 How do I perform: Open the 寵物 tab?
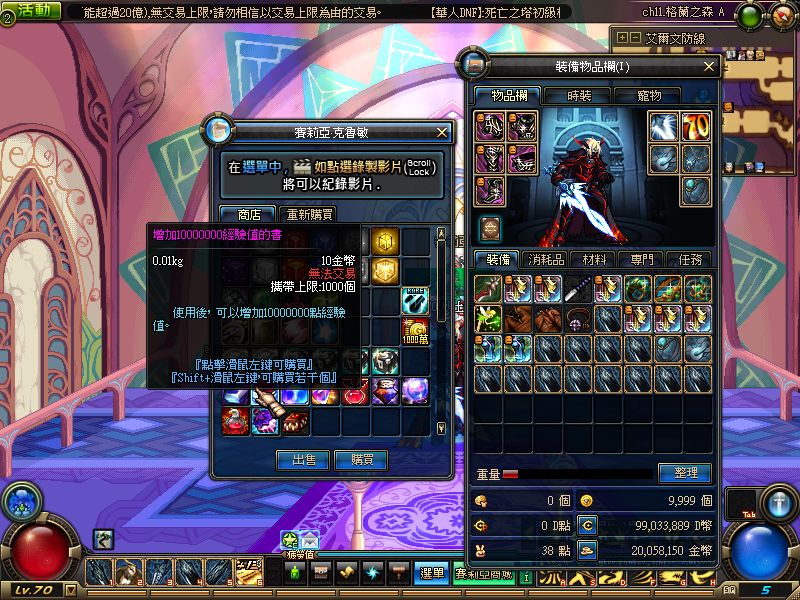(x=649, y=95)
